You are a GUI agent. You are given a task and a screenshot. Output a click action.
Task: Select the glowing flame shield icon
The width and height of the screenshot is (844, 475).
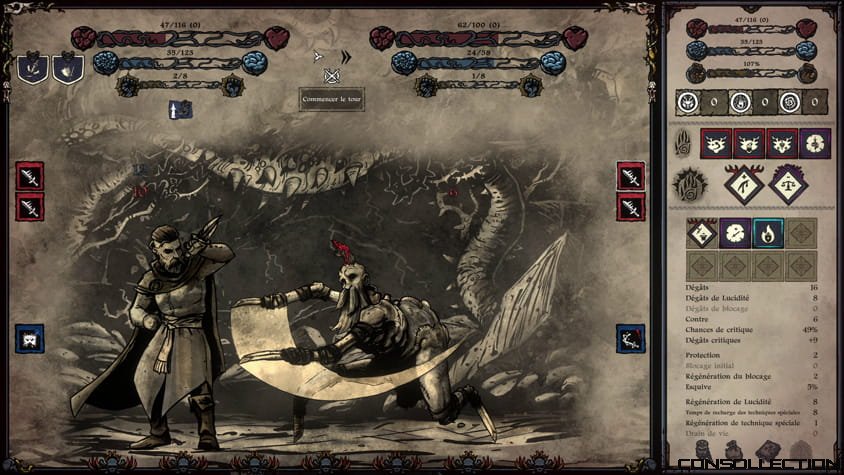tap(67, 68)
